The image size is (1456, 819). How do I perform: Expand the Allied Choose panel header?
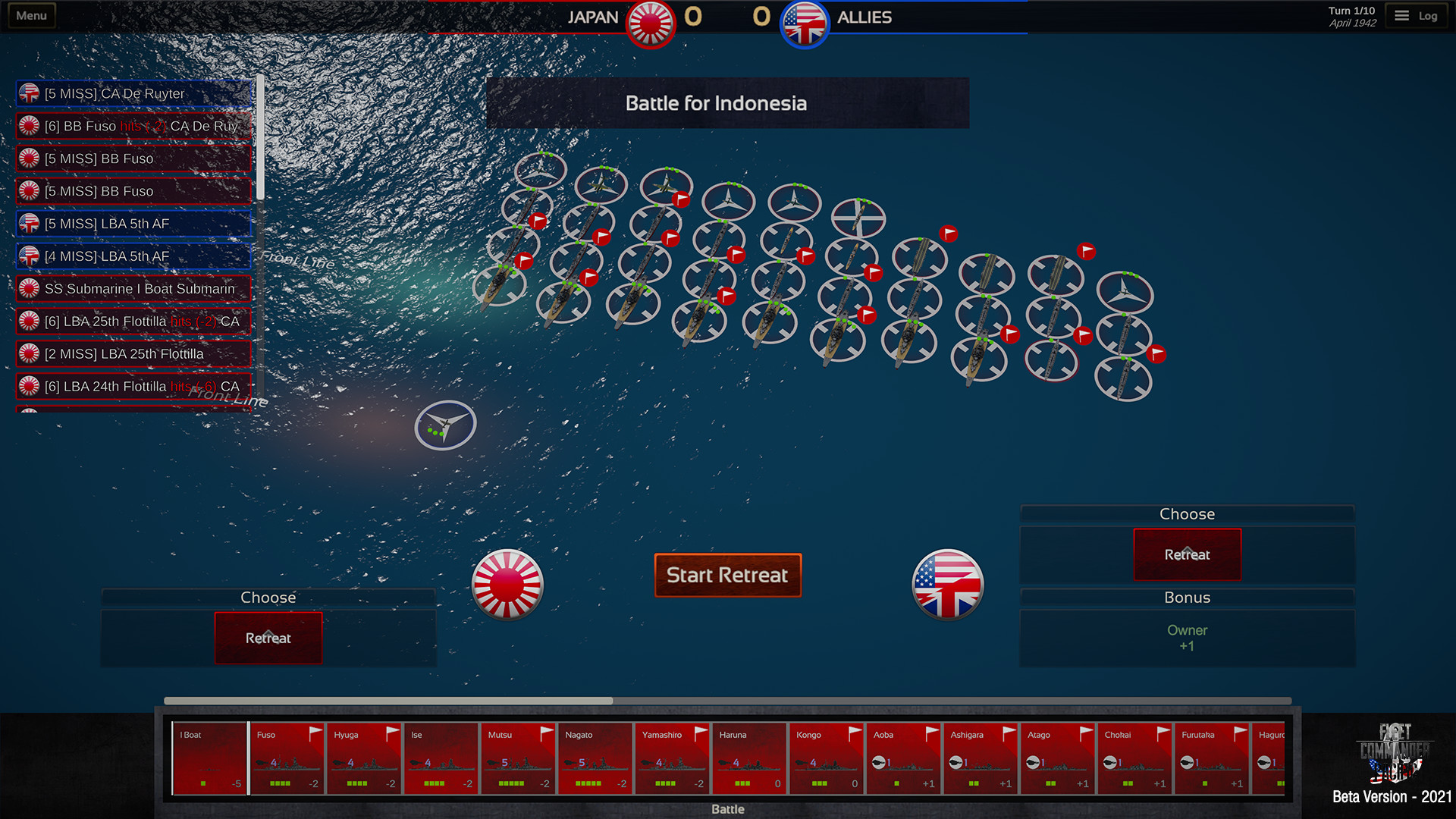click(x=1187, y=513)
